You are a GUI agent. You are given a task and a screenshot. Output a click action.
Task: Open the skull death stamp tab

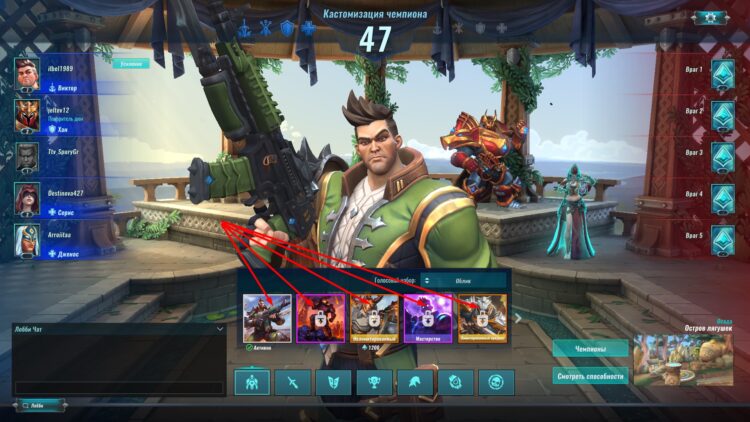tap(496, 382)
